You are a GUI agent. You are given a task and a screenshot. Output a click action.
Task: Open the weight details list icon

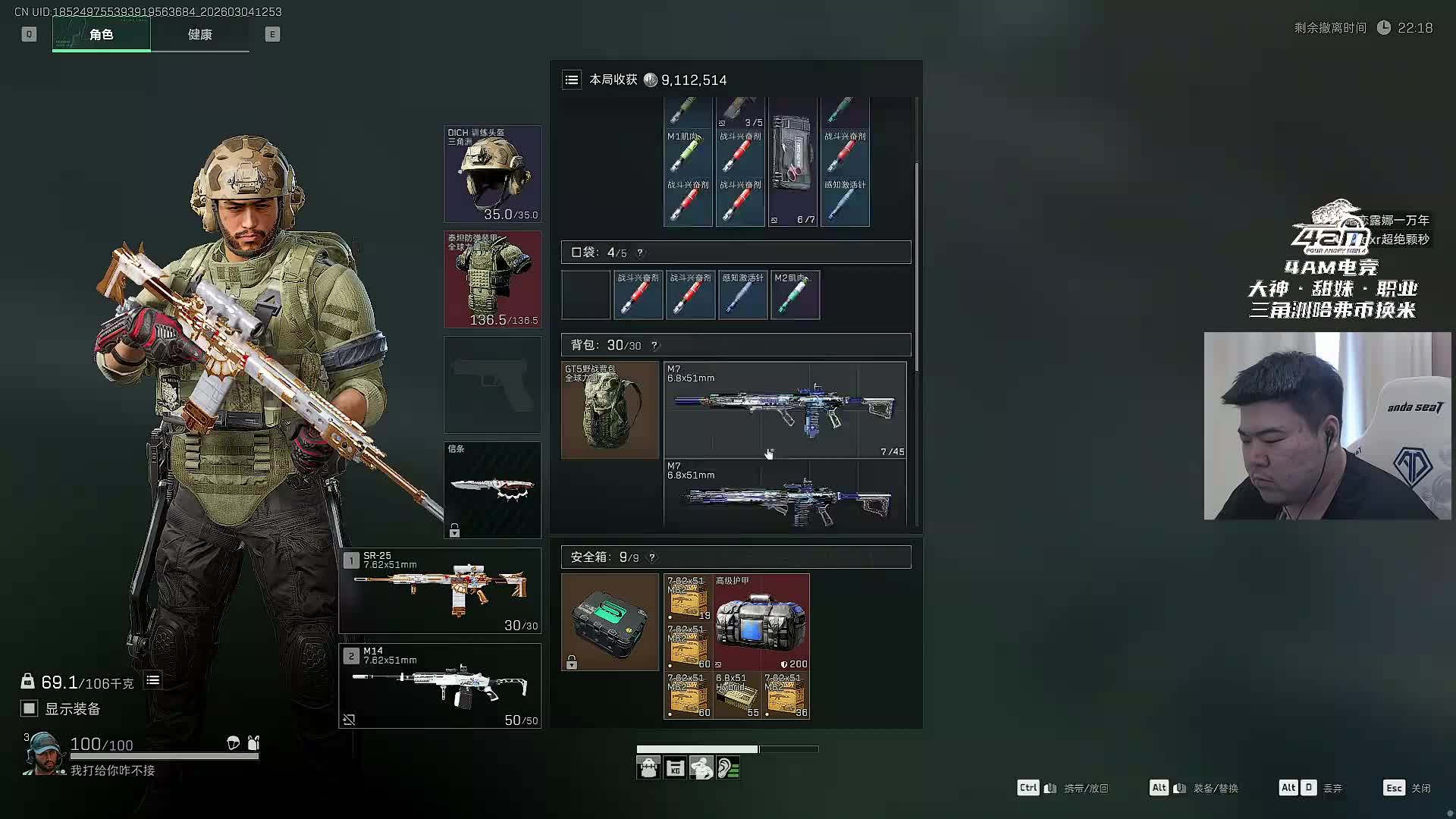(x=152, y=680)
